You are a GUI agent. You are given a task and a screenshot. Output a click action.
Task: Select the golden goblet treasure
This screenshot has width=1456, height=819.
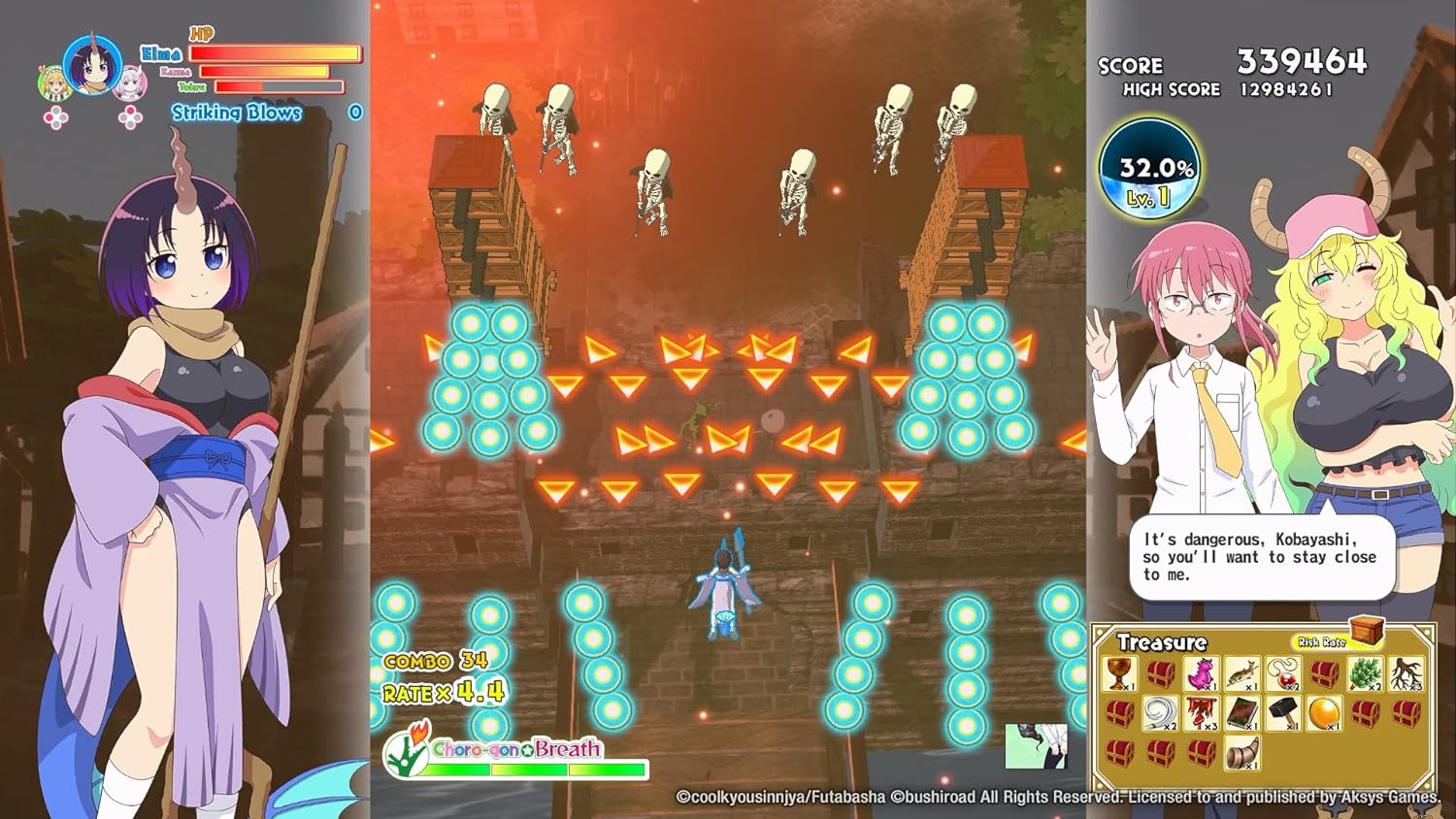pyautogui.click(x=1120, y=672)
